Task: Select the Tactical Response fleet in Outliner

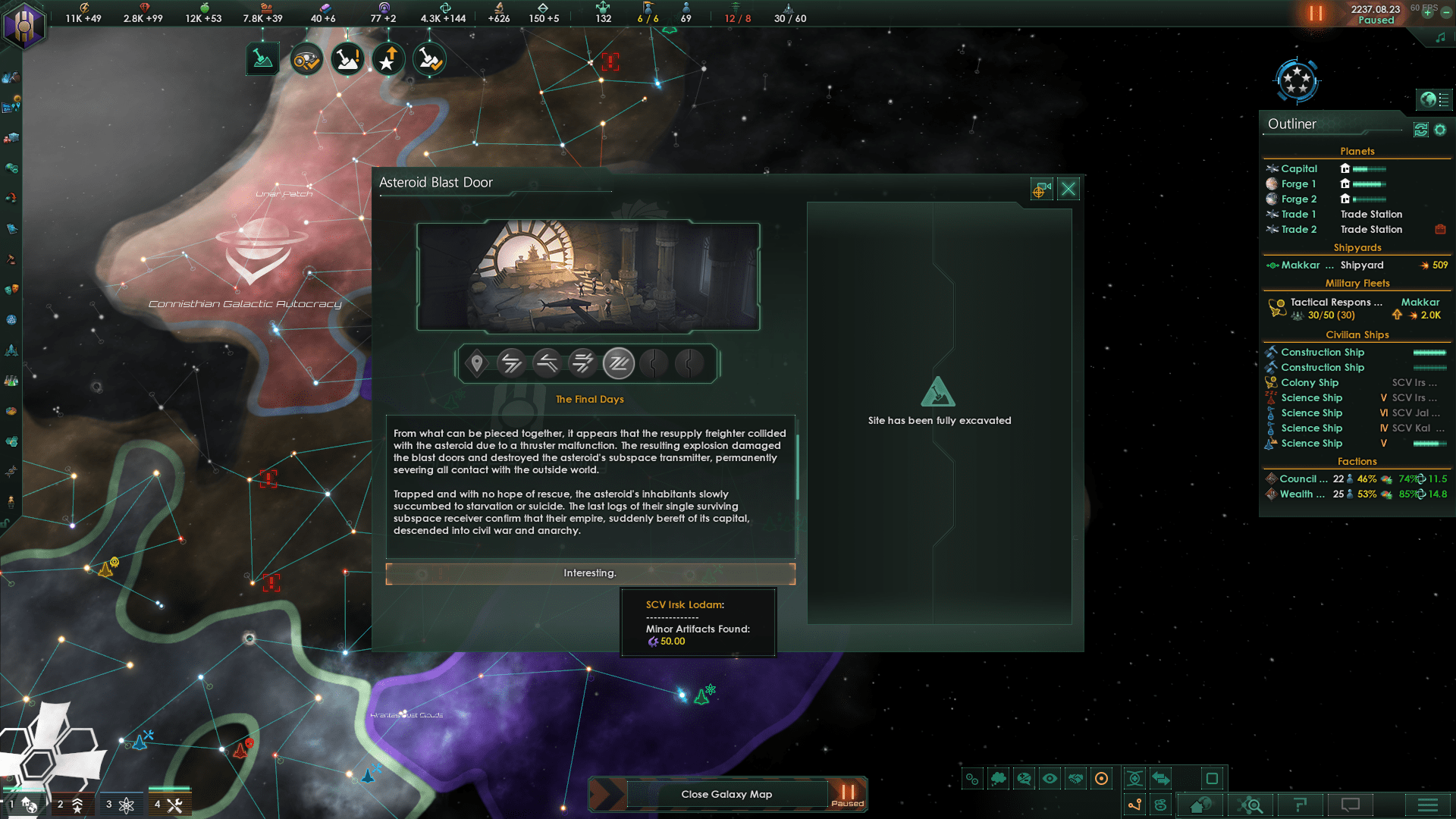Action: click(x=1335, y=302)
